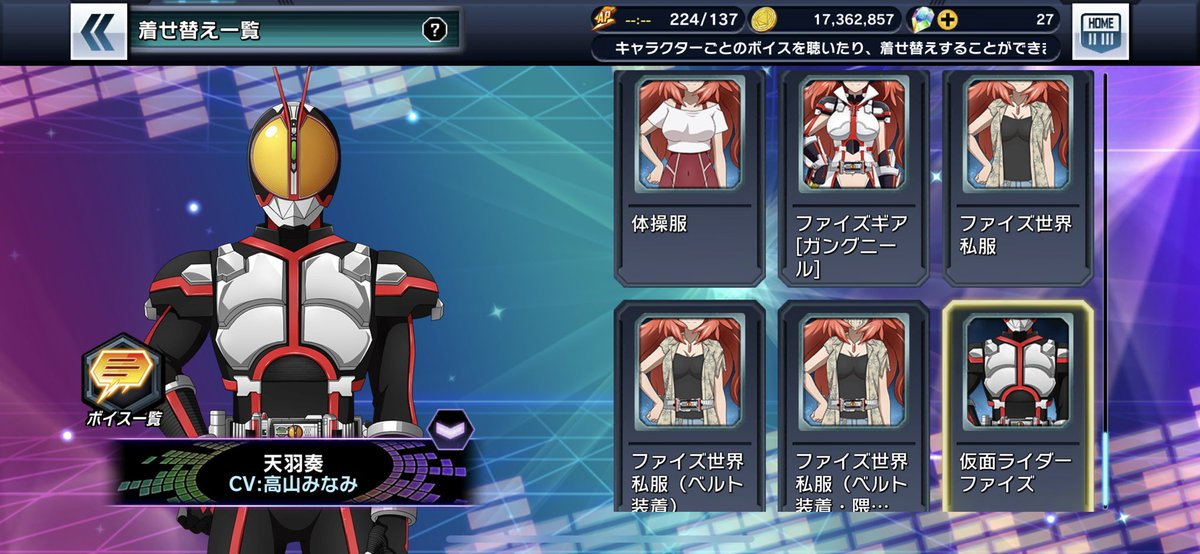Open the help question mark icon
Image resolution: width=1200 pixels, height=554 pixels.
point(433,30)
